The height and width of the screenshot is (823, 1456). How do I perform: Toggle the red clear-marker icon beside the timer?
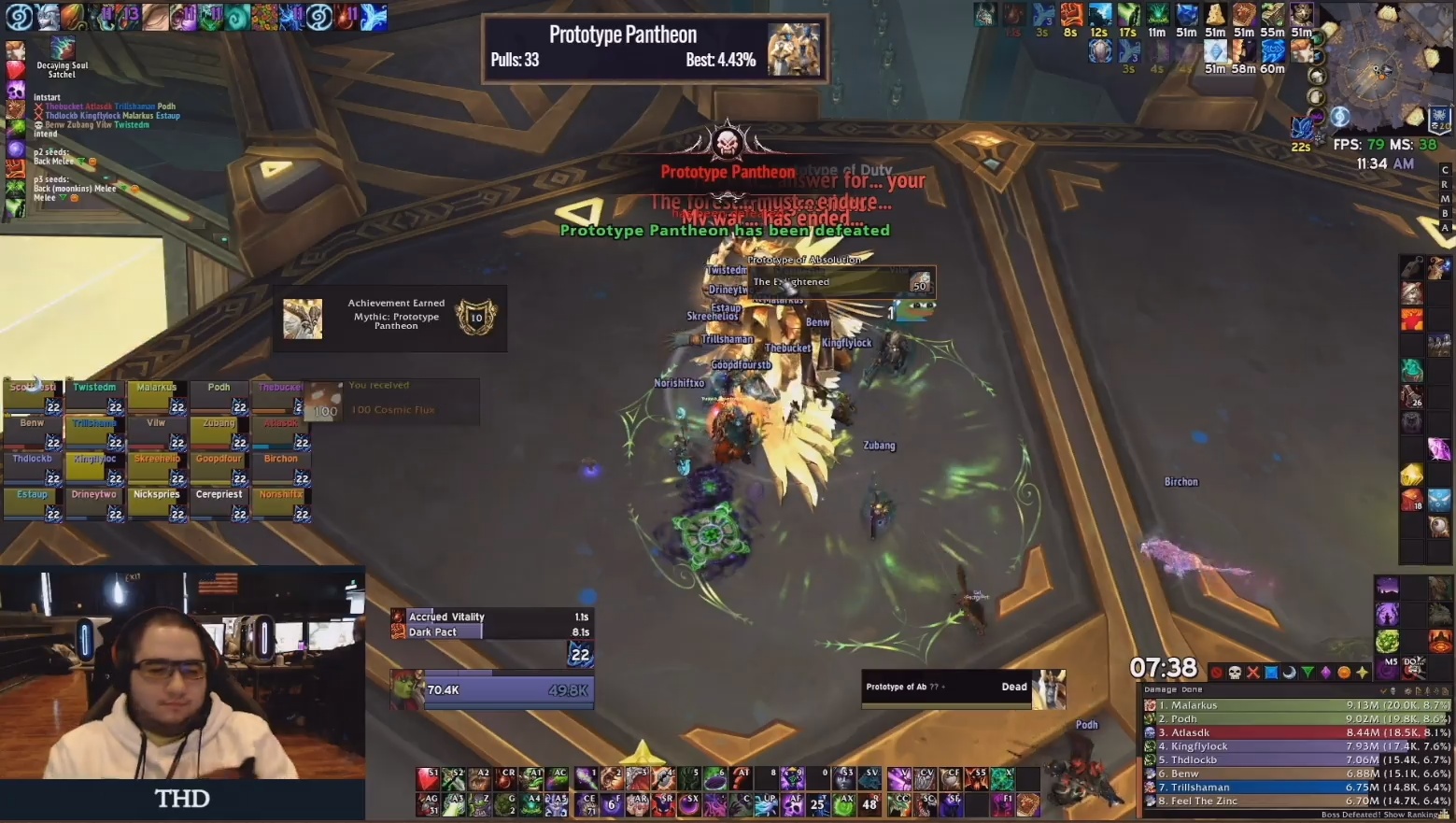coord(1216,672)
